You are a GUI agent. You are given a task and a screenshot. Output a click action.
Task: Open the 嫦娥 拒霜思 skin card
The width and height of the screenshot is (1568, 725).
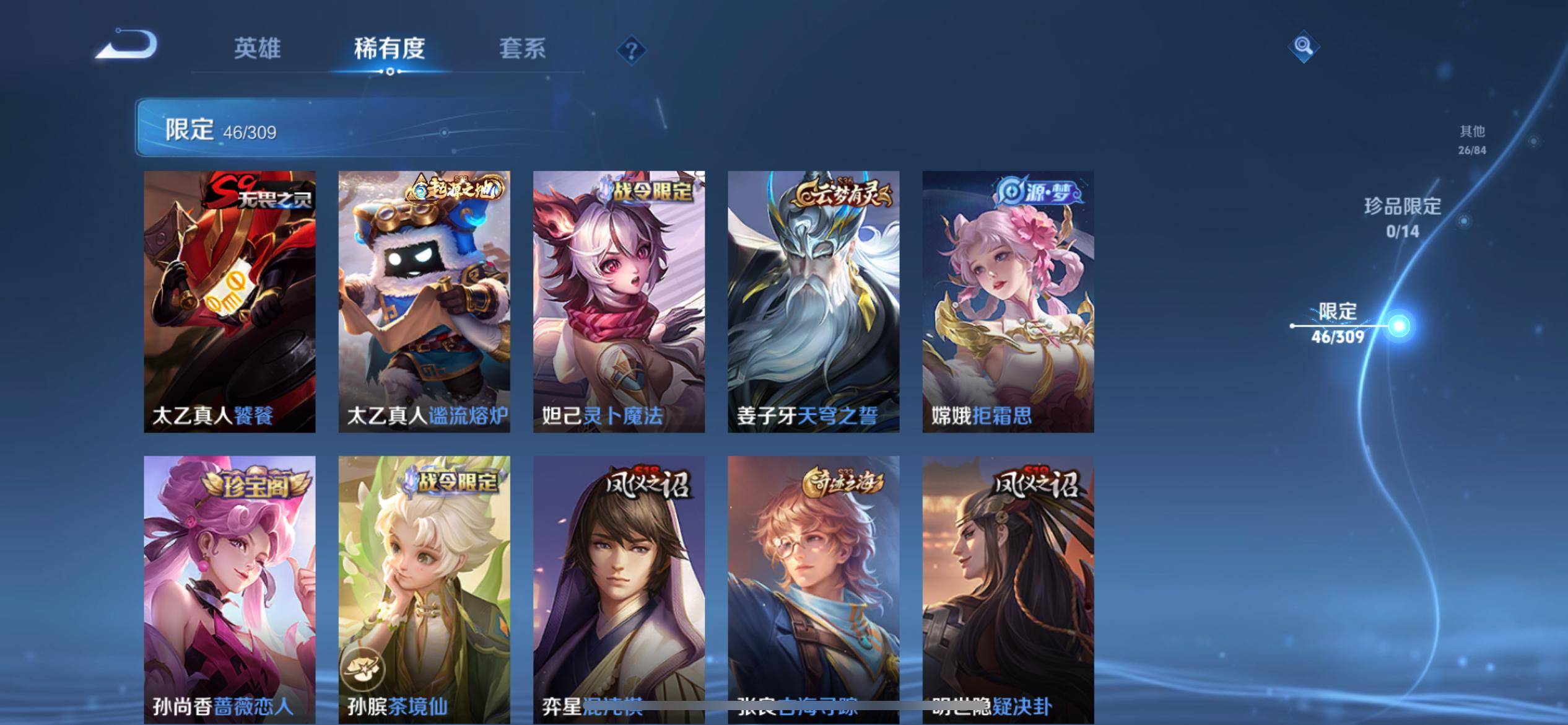[1008, 302]
